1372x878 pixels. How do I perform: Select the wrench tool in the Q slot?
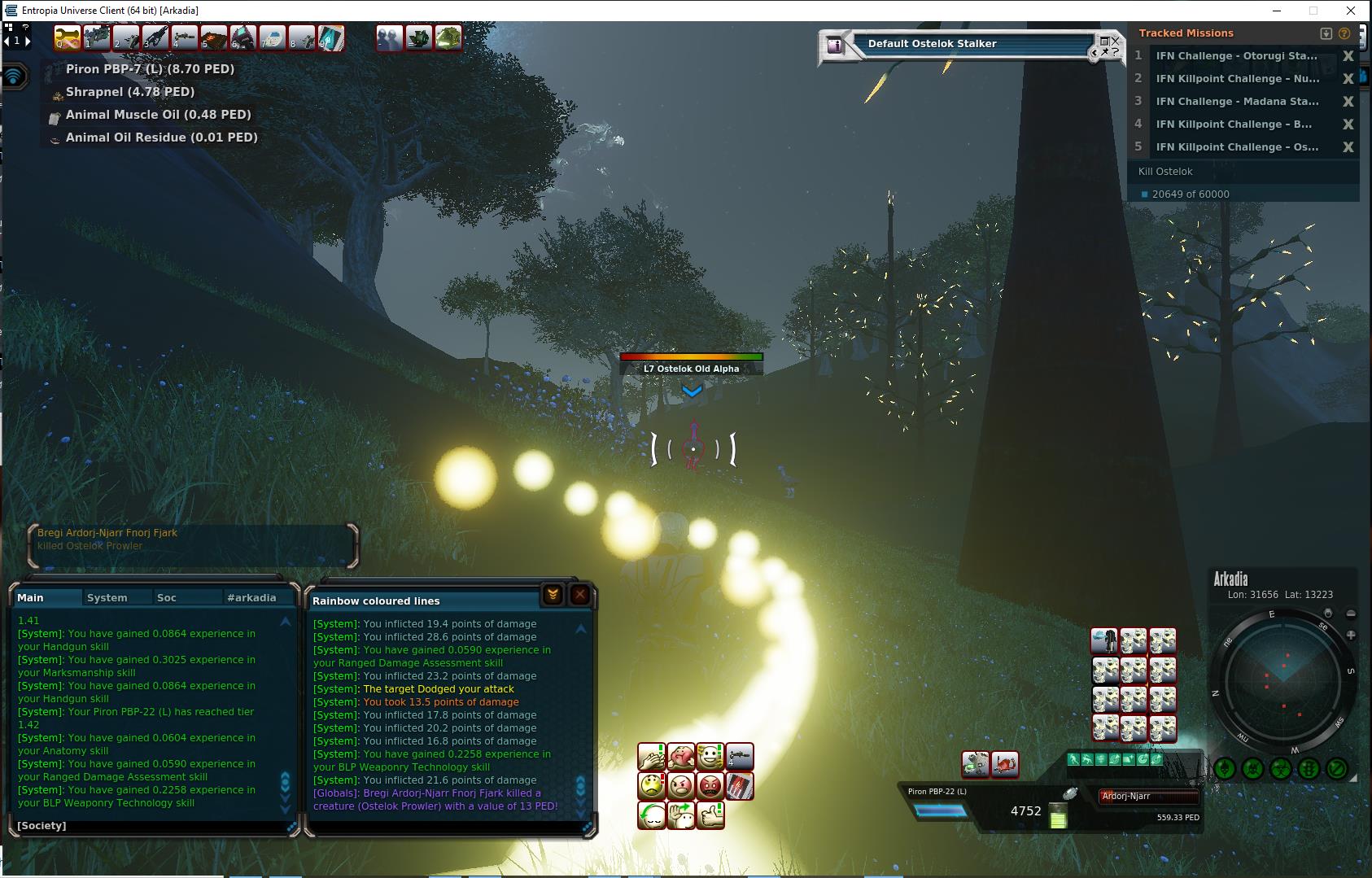(x=68, y=37)
